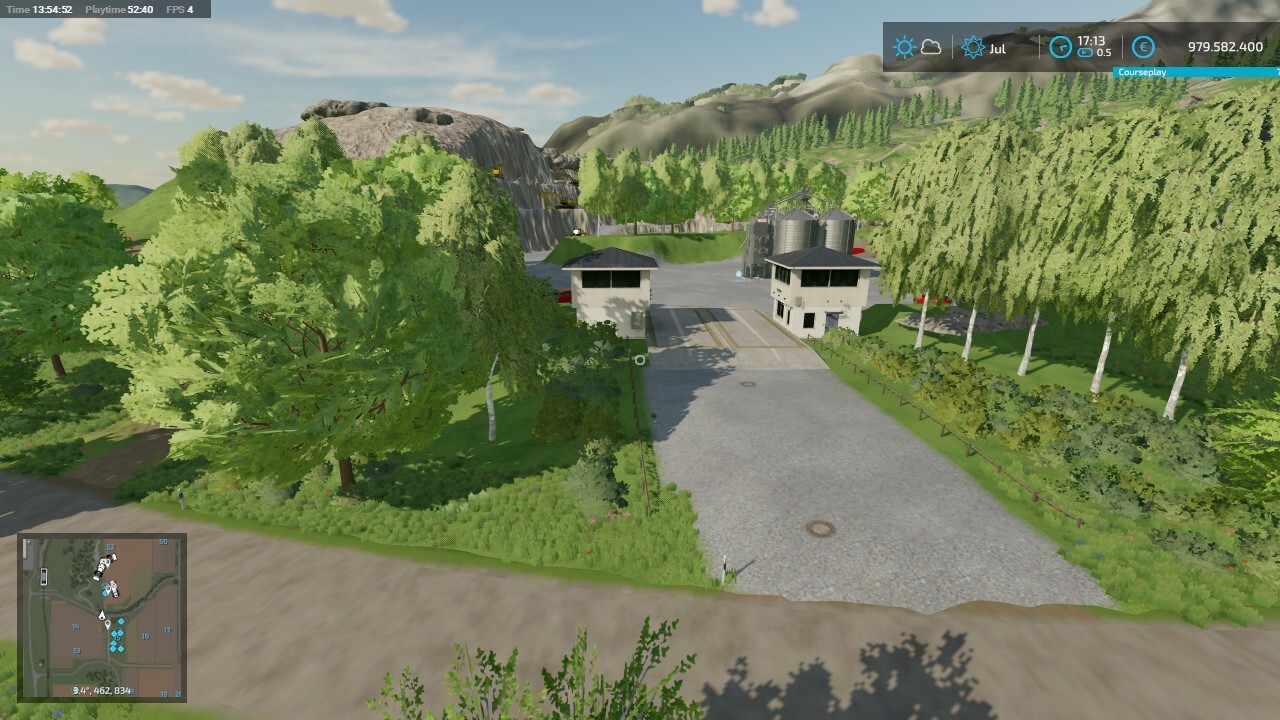Click the clock time-scale icon

tap(1060, 47)
